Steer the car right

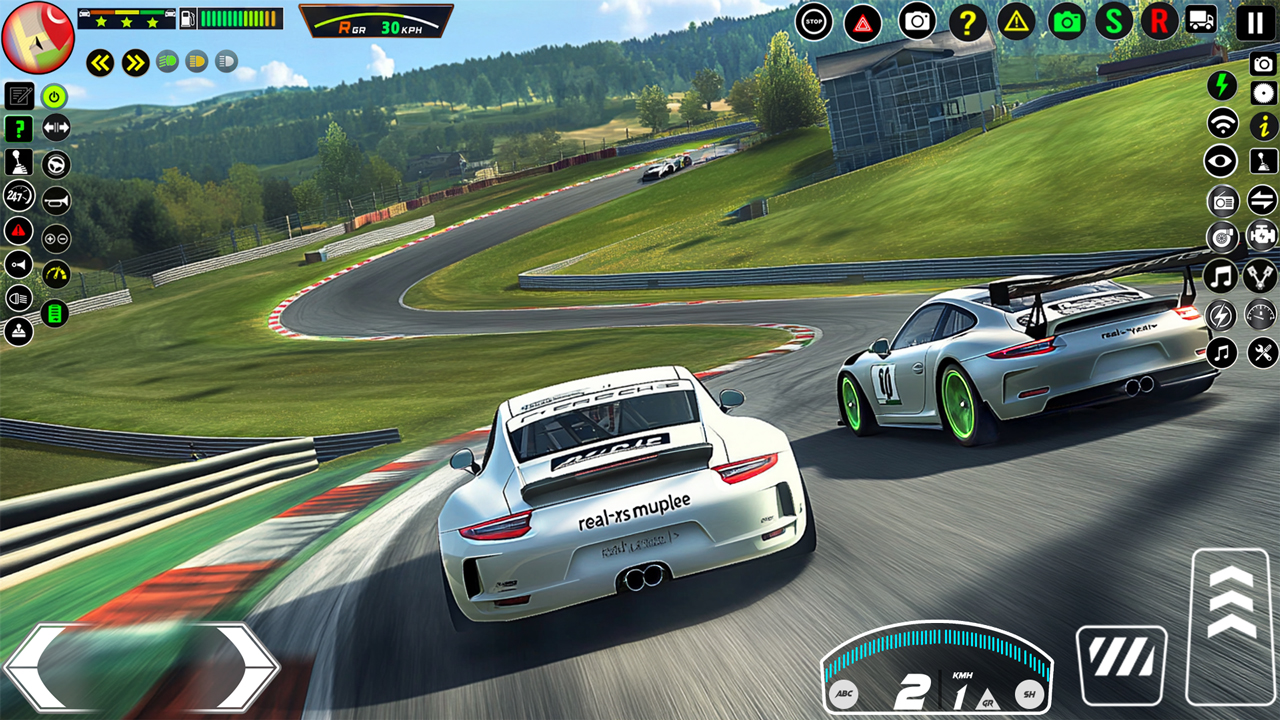pos(243,667)
